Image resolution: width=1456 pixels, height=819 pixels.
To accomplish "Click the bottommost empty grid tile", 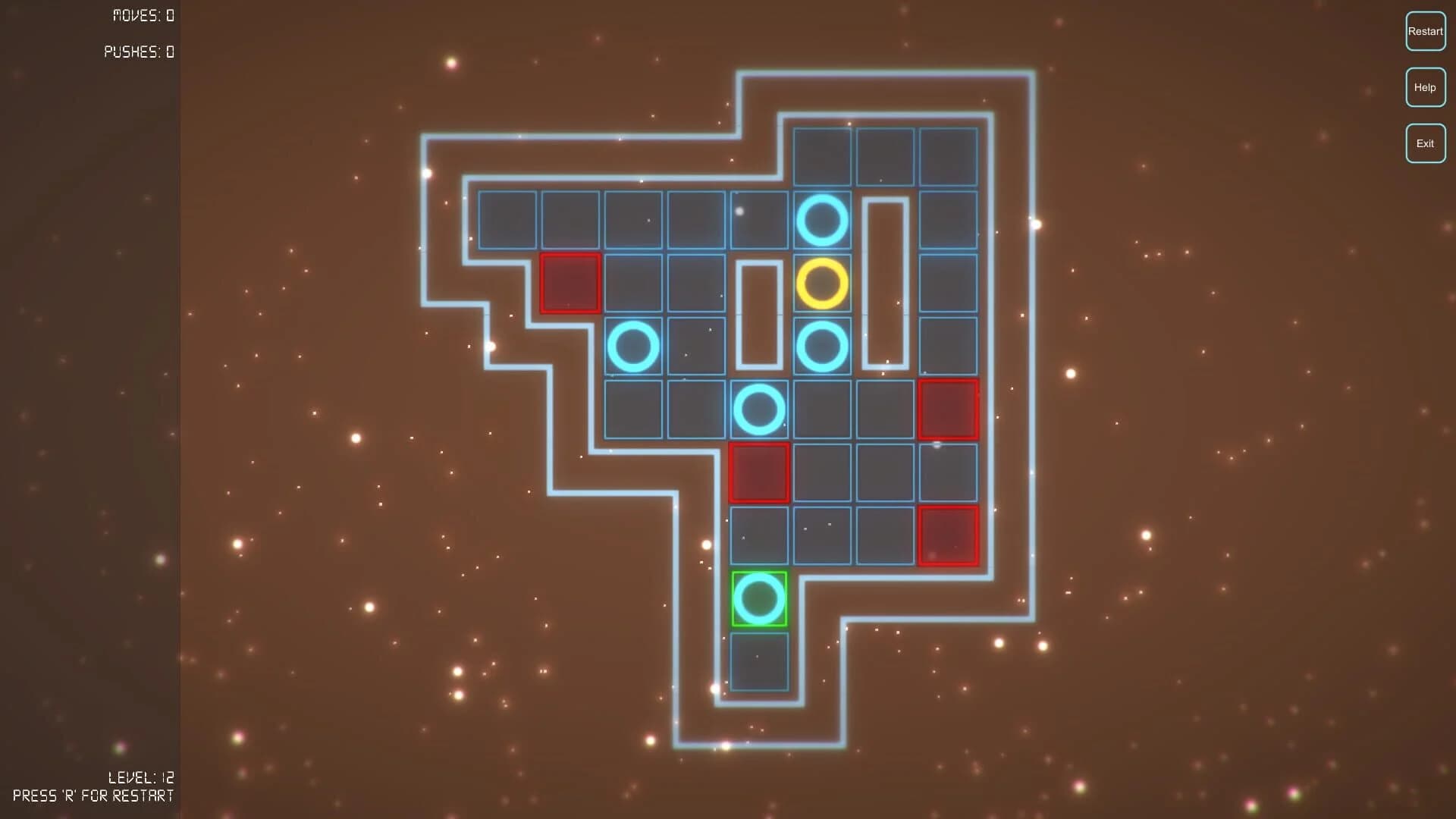I will 759,660.
